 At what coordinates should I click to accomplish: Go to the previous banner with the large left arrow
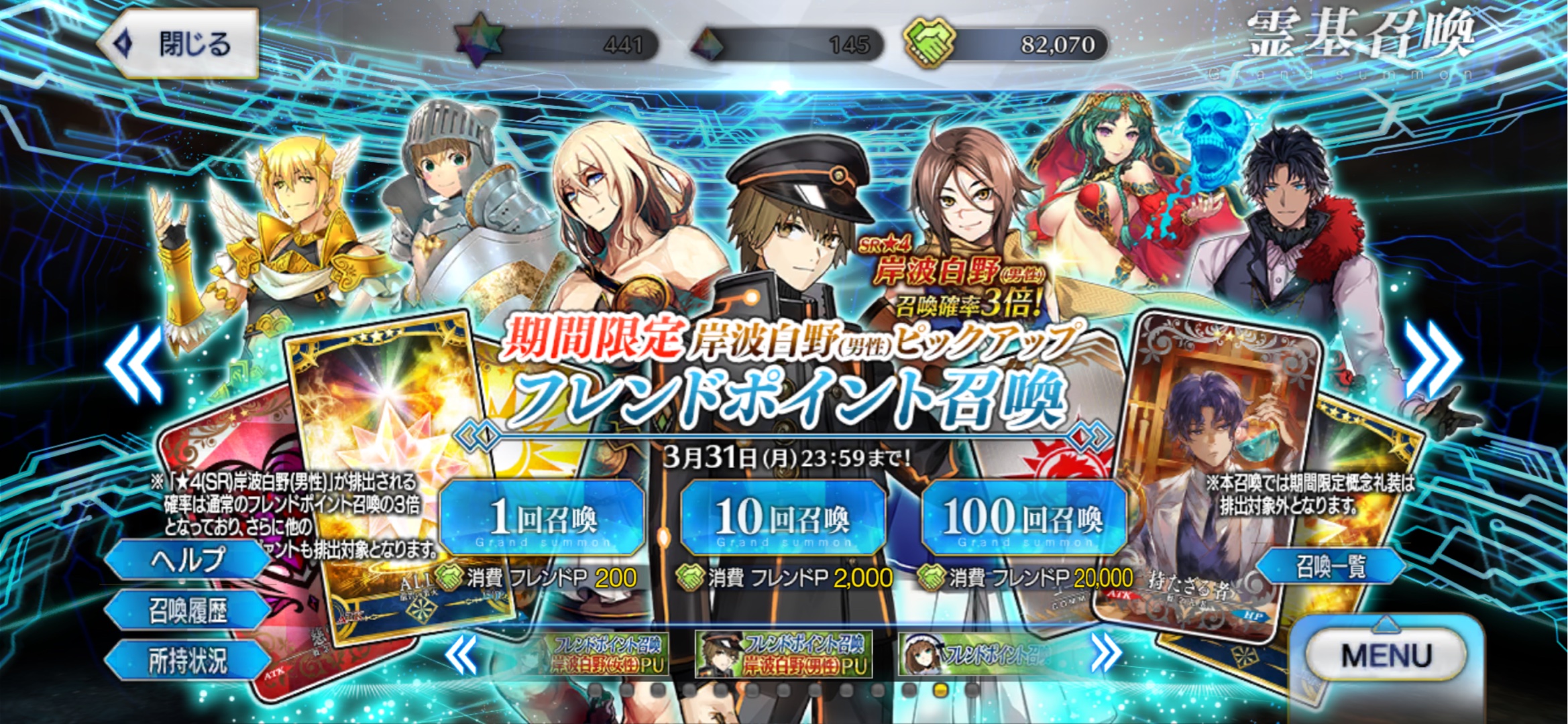[134, 364]
